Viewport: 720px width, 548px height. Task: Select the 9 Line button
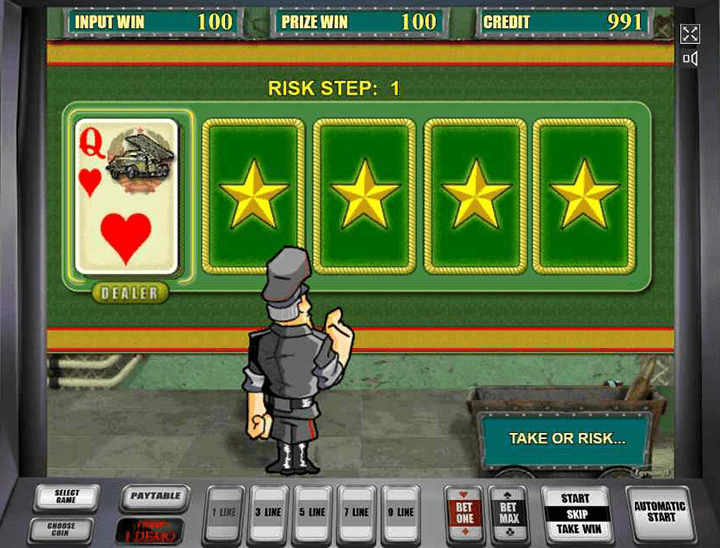tap(401, 512)
